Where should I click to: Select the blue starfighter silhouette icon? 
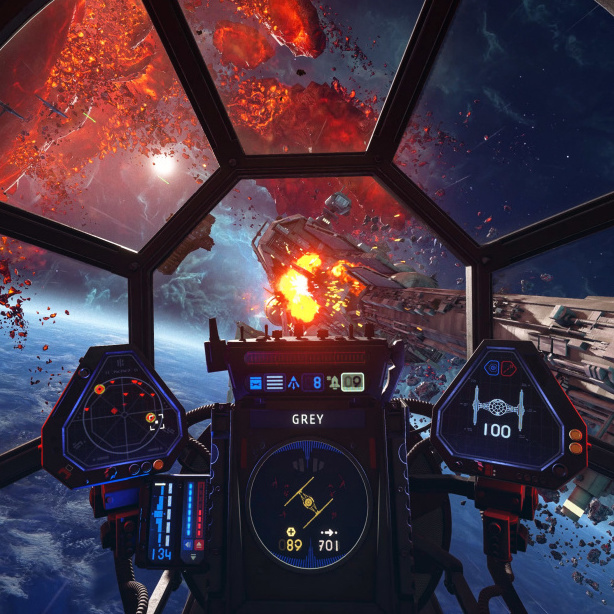293,382
